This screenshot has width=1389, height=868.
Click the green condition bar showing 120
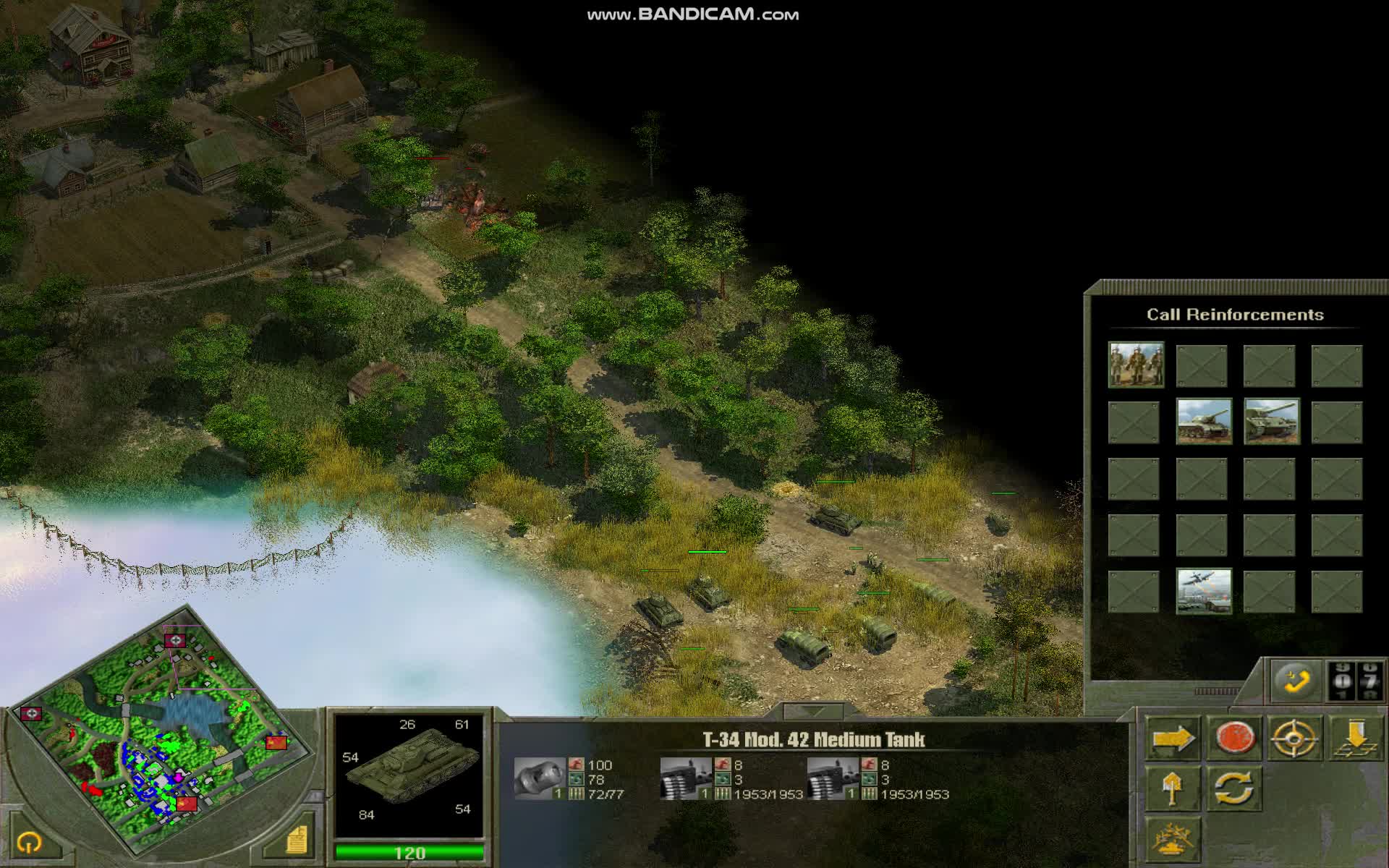409,851
